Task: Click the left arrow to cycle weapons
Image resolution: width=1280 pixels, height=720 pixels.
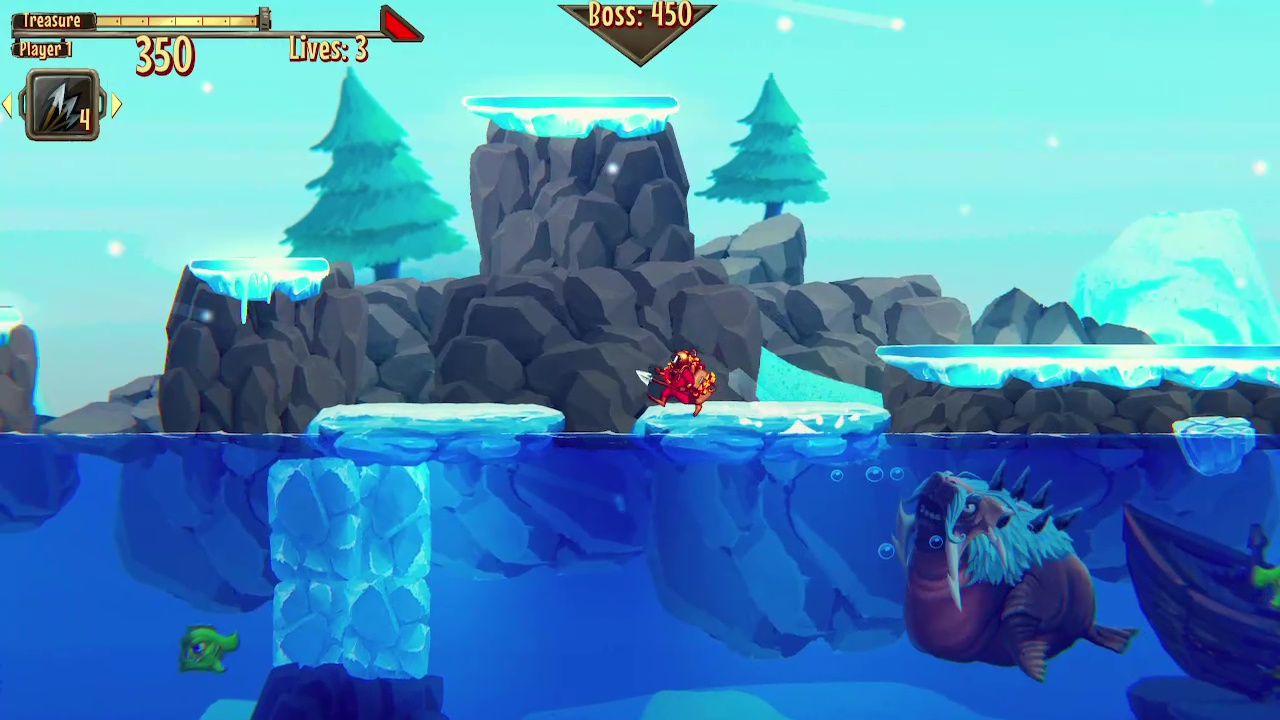Action: point(8,105)
